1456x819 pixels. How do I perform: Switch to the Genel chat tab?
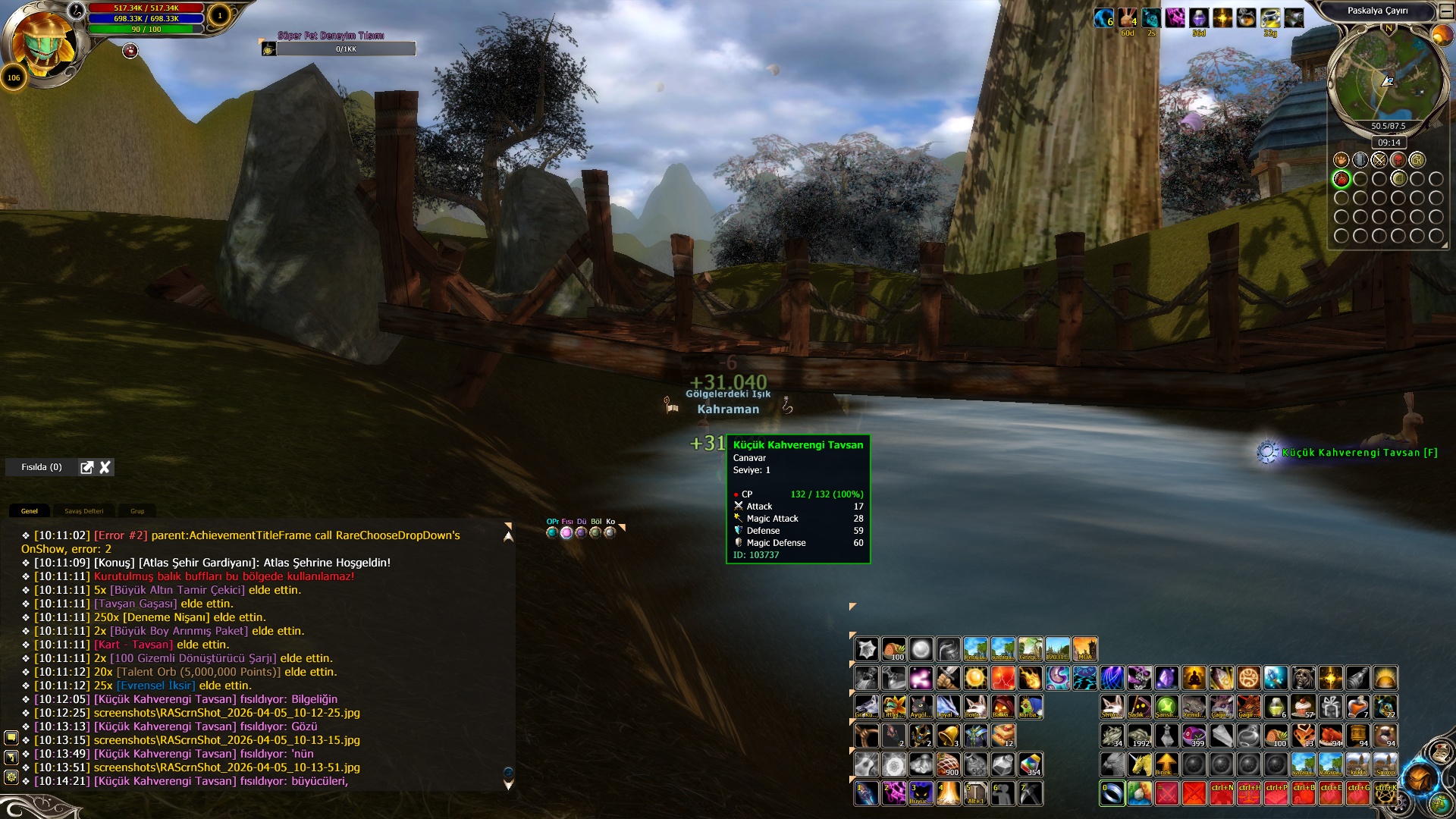pos(30,511)
